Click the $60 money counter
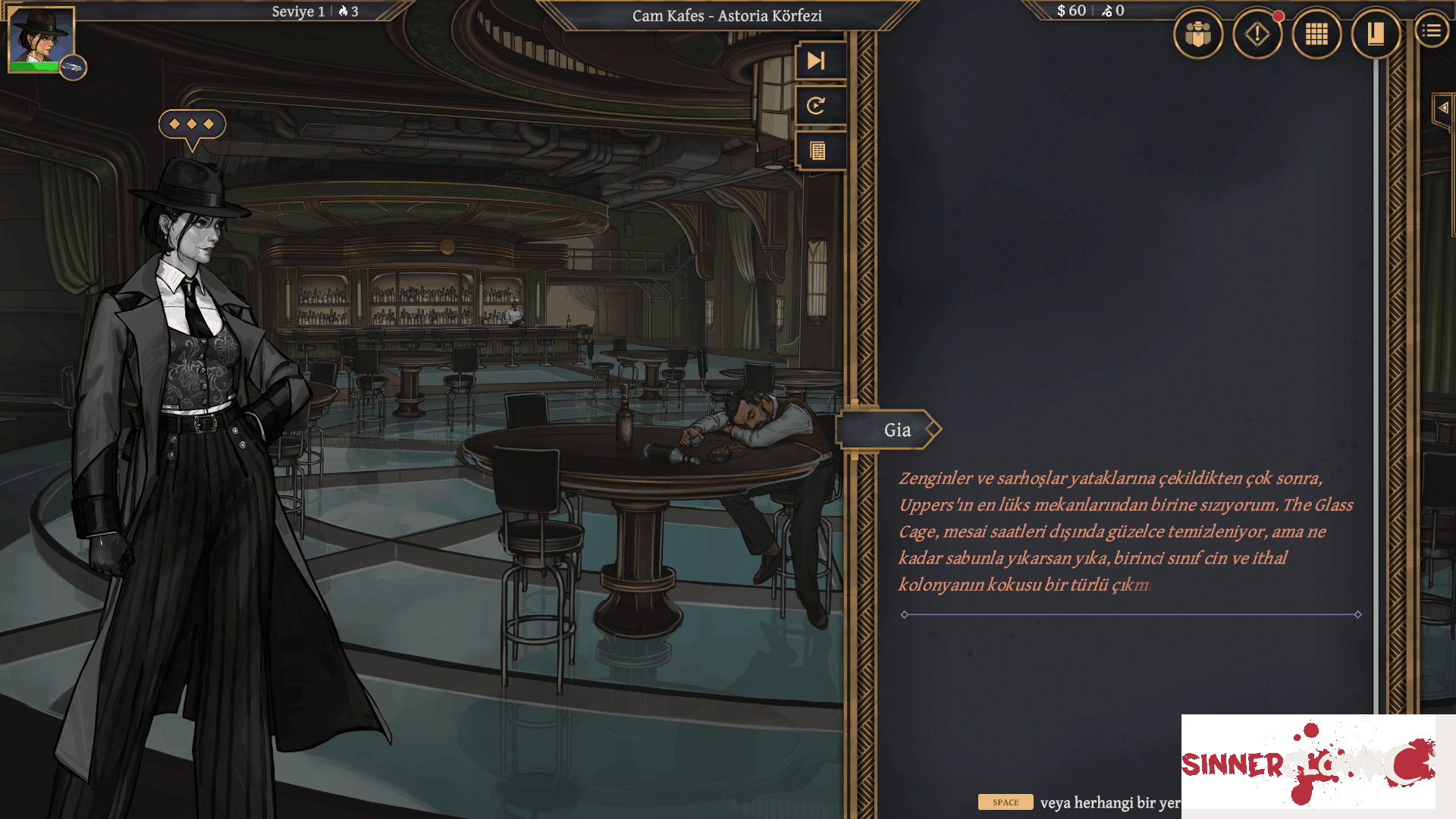 [x=1068, y=11]
